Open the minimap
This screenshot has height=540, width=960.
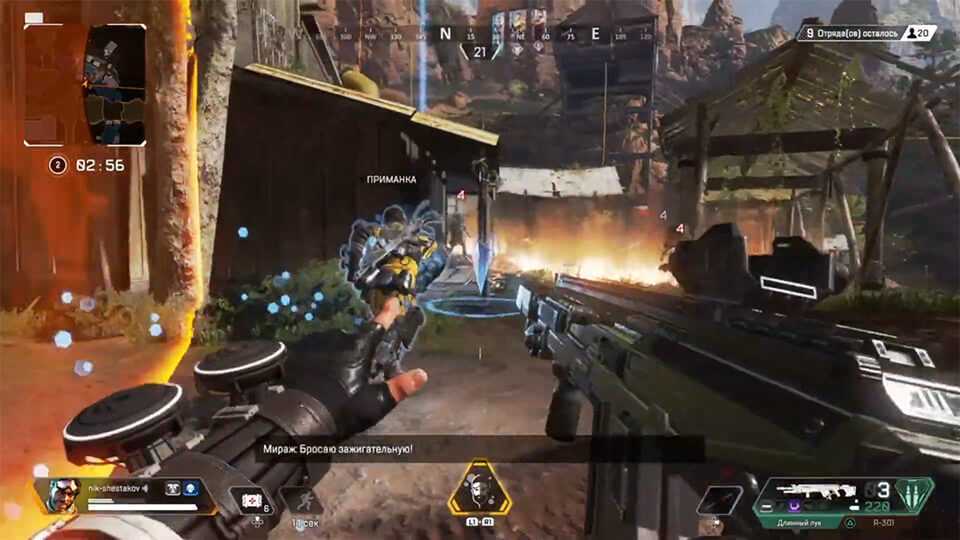coord(86,85)
